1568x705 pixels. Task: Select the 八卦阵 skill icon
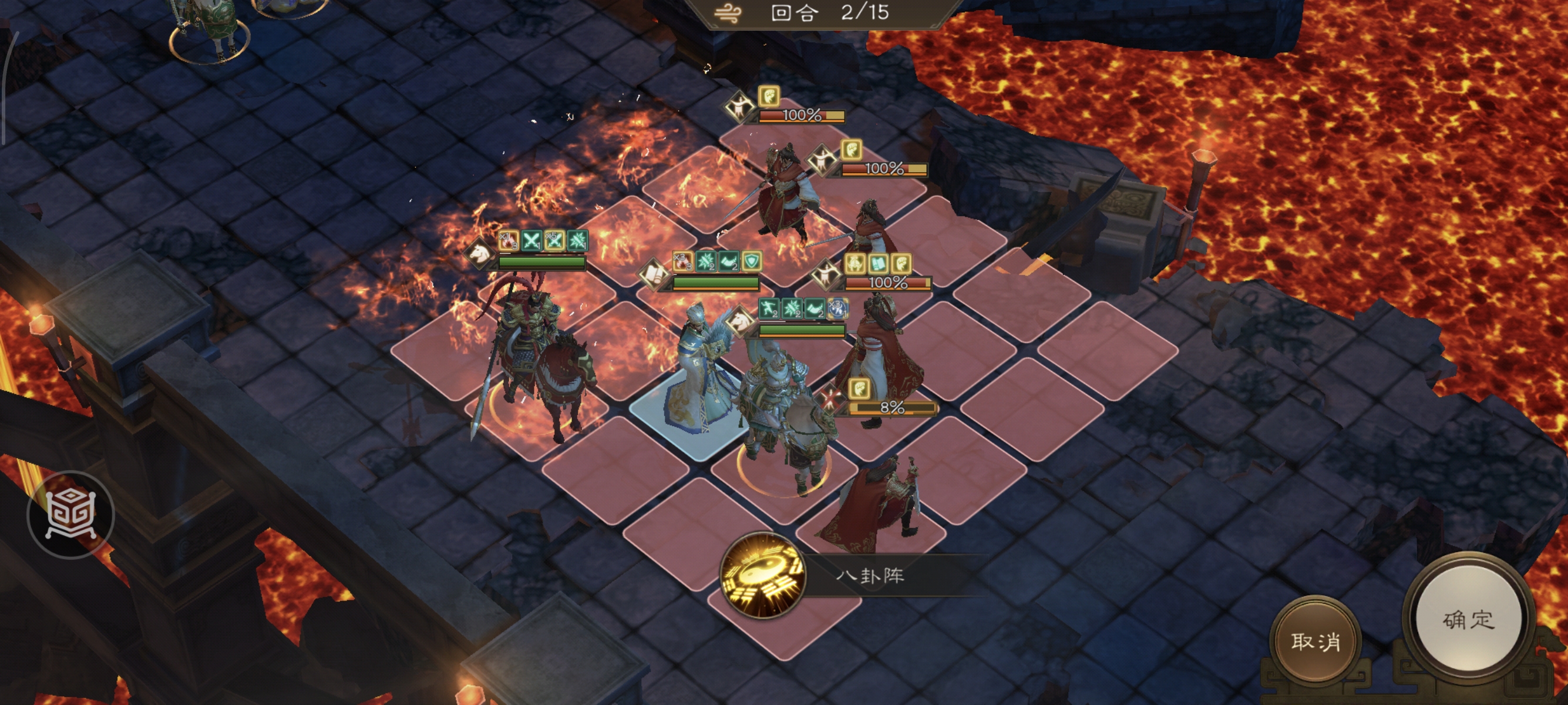click(762, 574)
